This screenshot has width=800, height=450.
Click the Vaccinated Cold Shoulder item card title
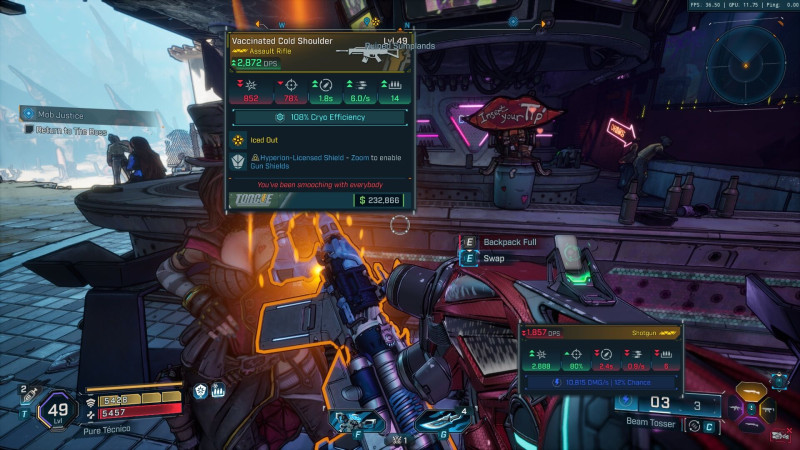(x=281, y=42)
